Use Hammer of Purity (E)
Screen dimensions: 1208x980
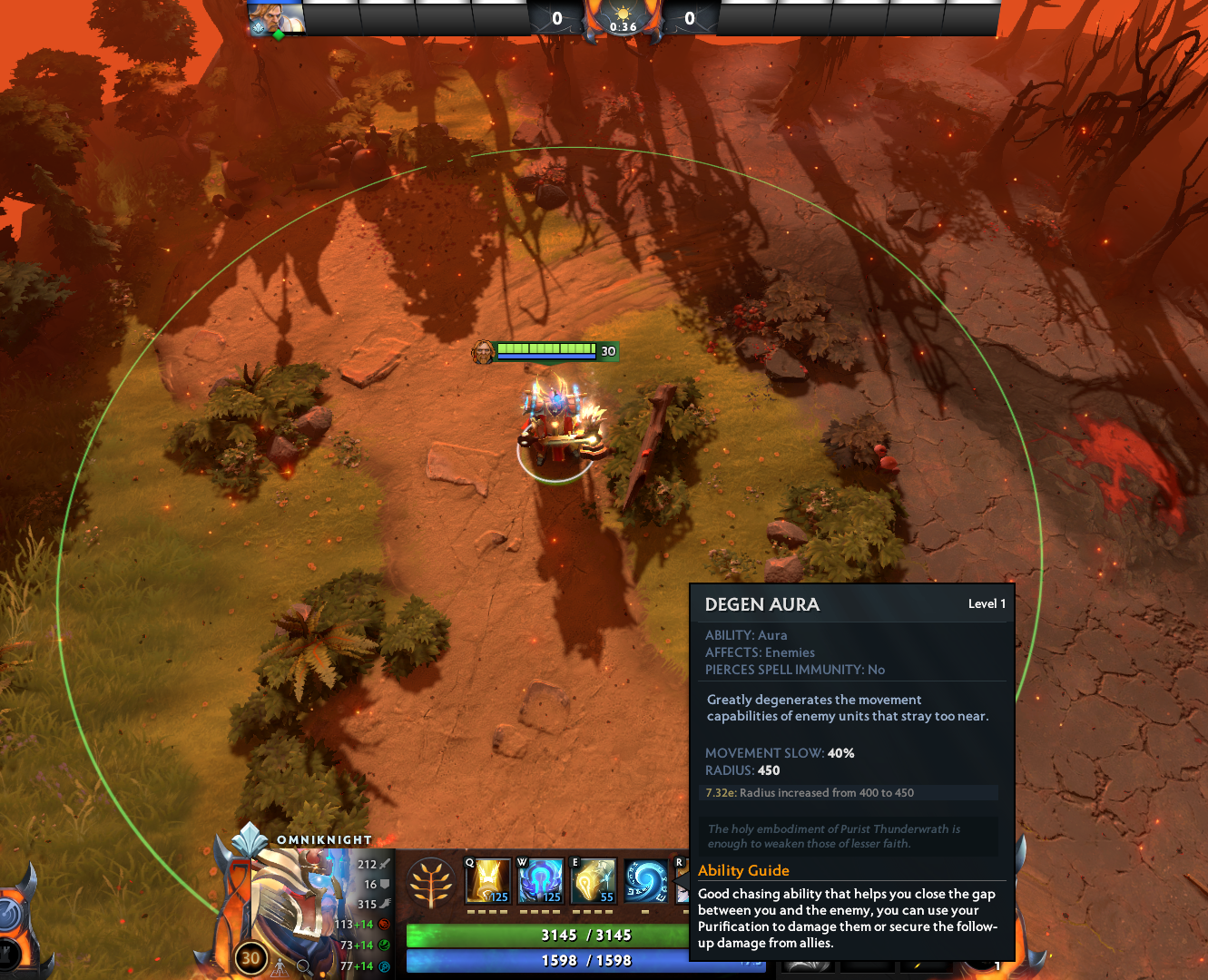coord(593,880)
